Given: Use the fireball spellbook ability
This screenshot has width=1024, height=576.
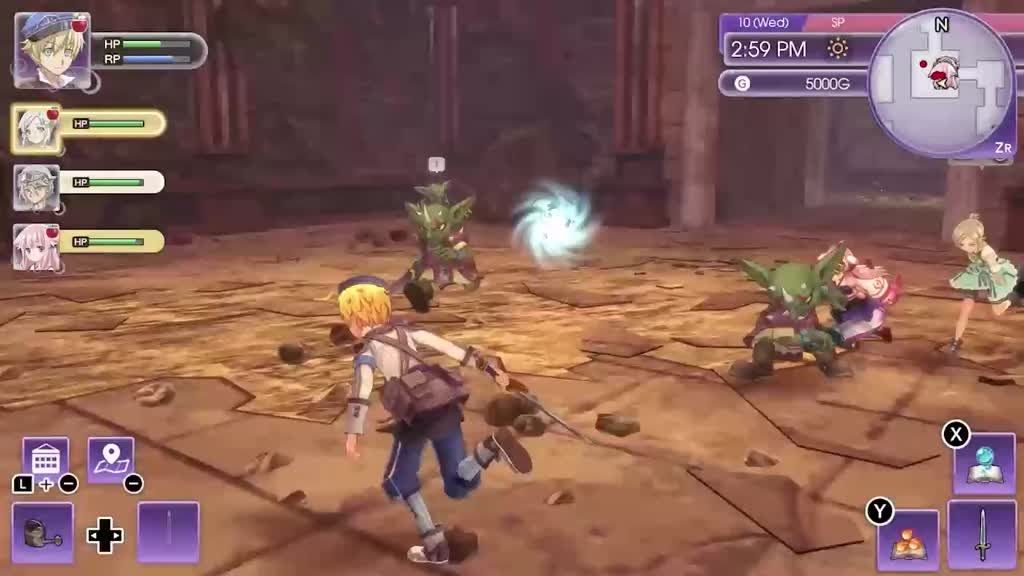Looking at the screenshot, I should [x=908, y=540].
